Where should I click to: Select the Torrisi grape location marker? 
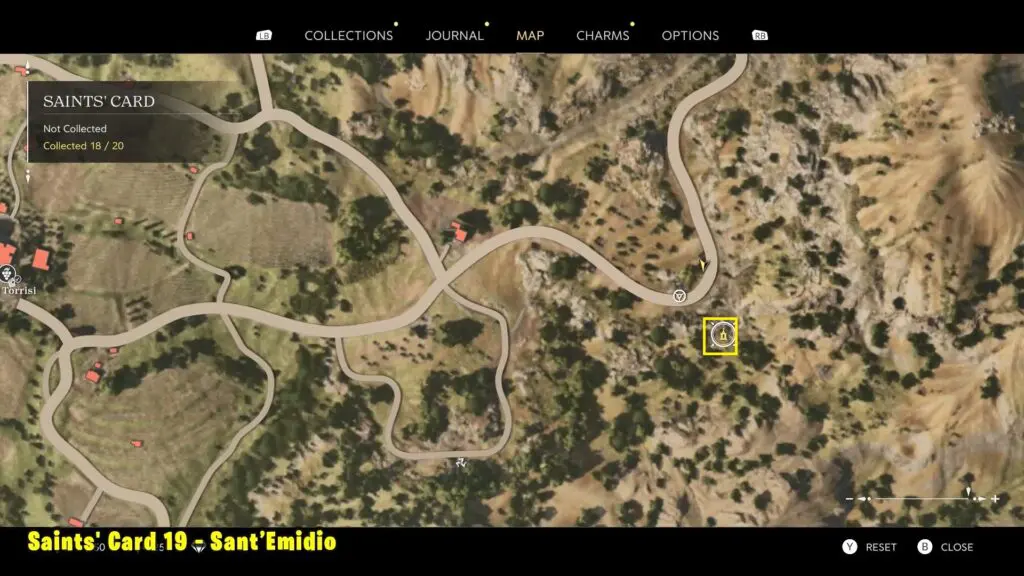coord(9,274)
